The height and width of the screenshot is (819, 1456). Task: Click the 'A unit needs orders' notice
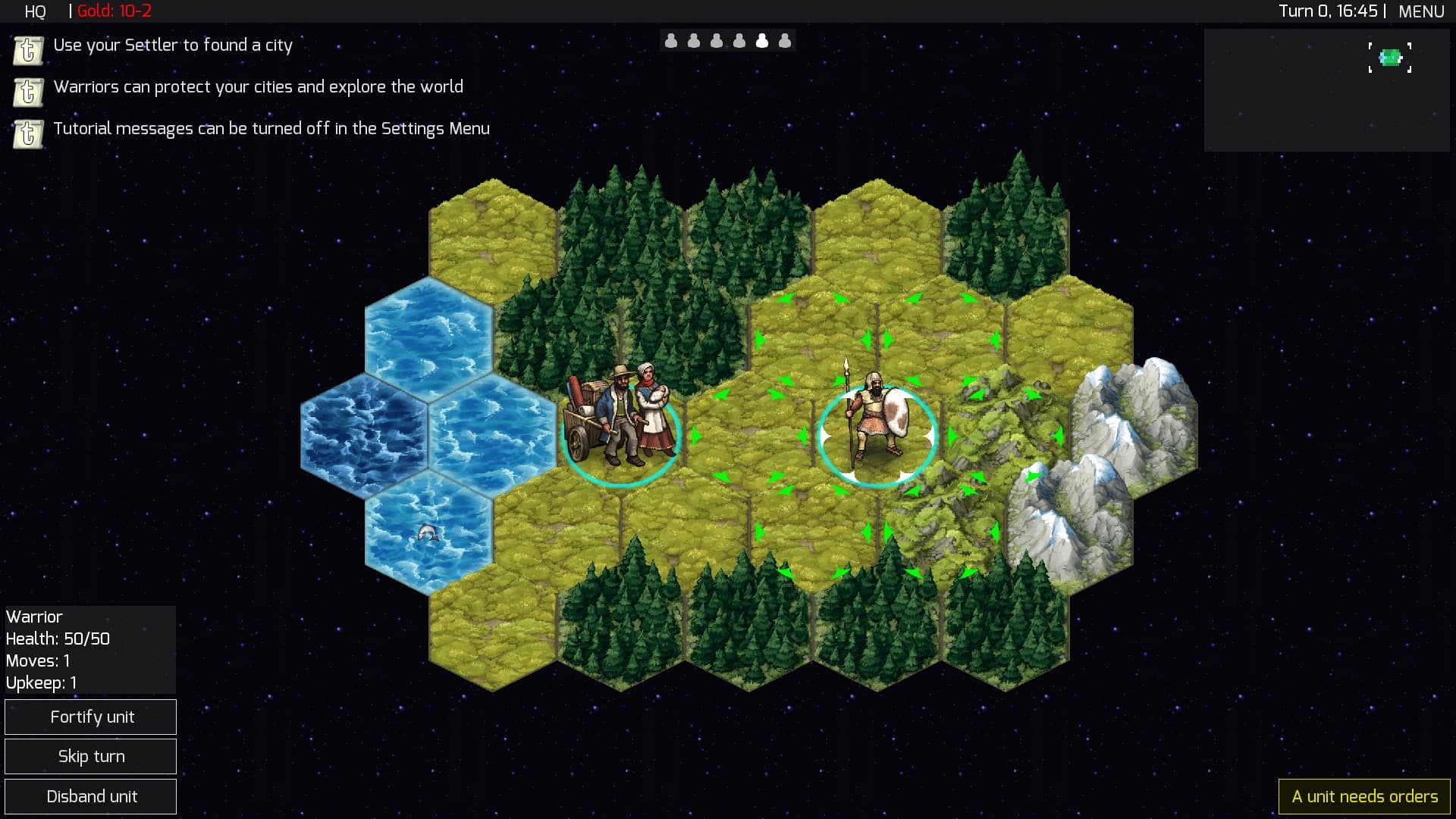pyautogui.click(x=1364, y=796)
